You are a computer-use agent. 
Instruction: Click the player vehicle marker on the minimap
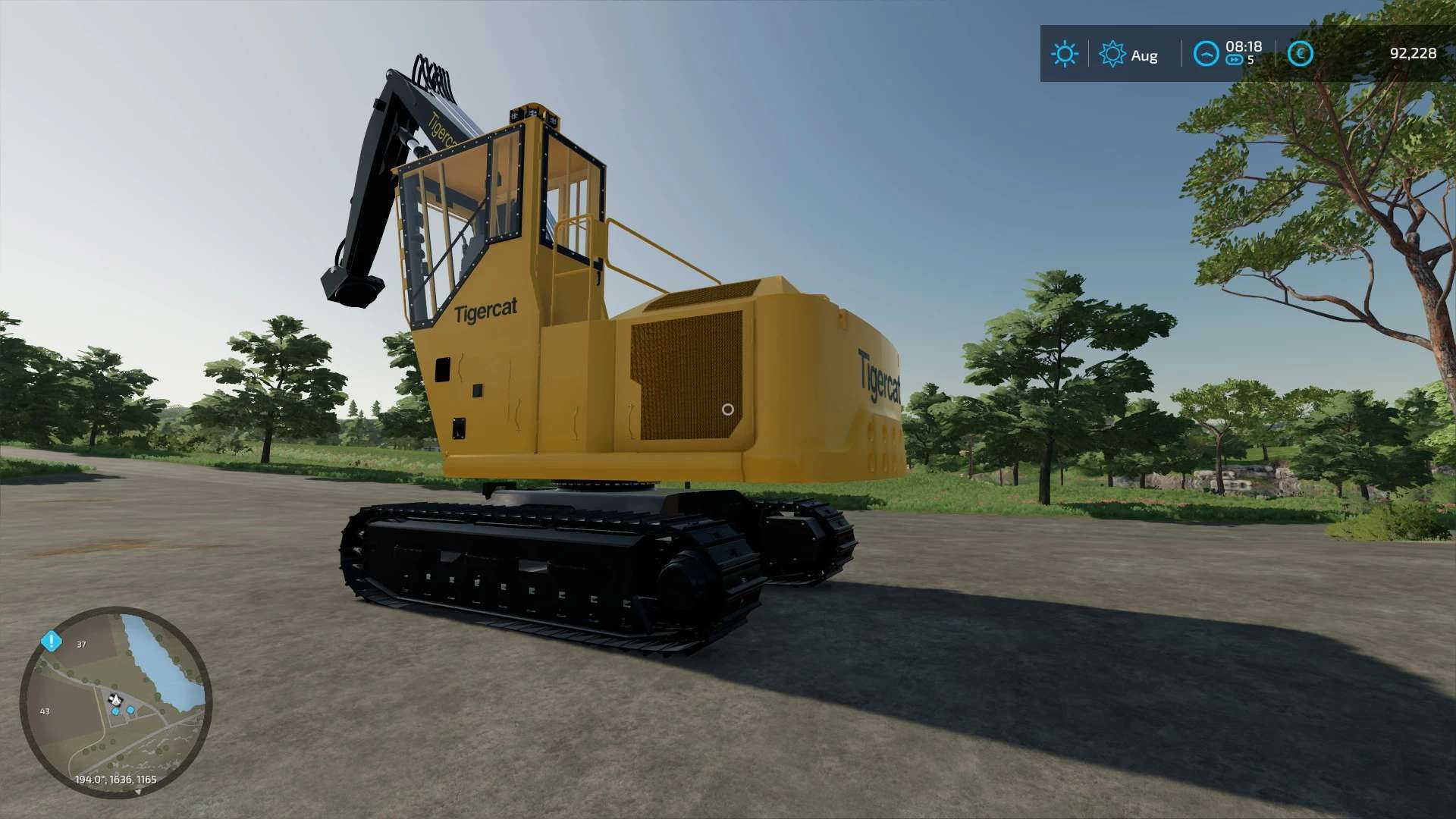pos(115,699)
